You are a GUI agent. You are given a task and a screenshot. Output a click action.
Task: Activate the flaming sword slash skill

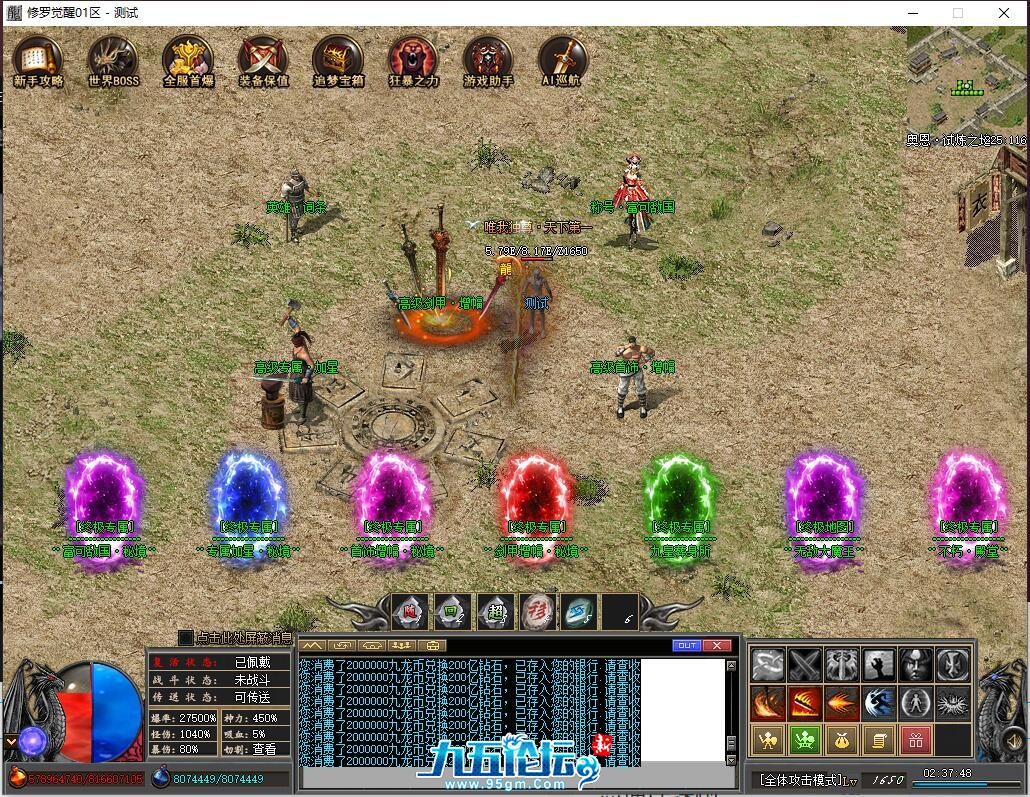[804, 702]
